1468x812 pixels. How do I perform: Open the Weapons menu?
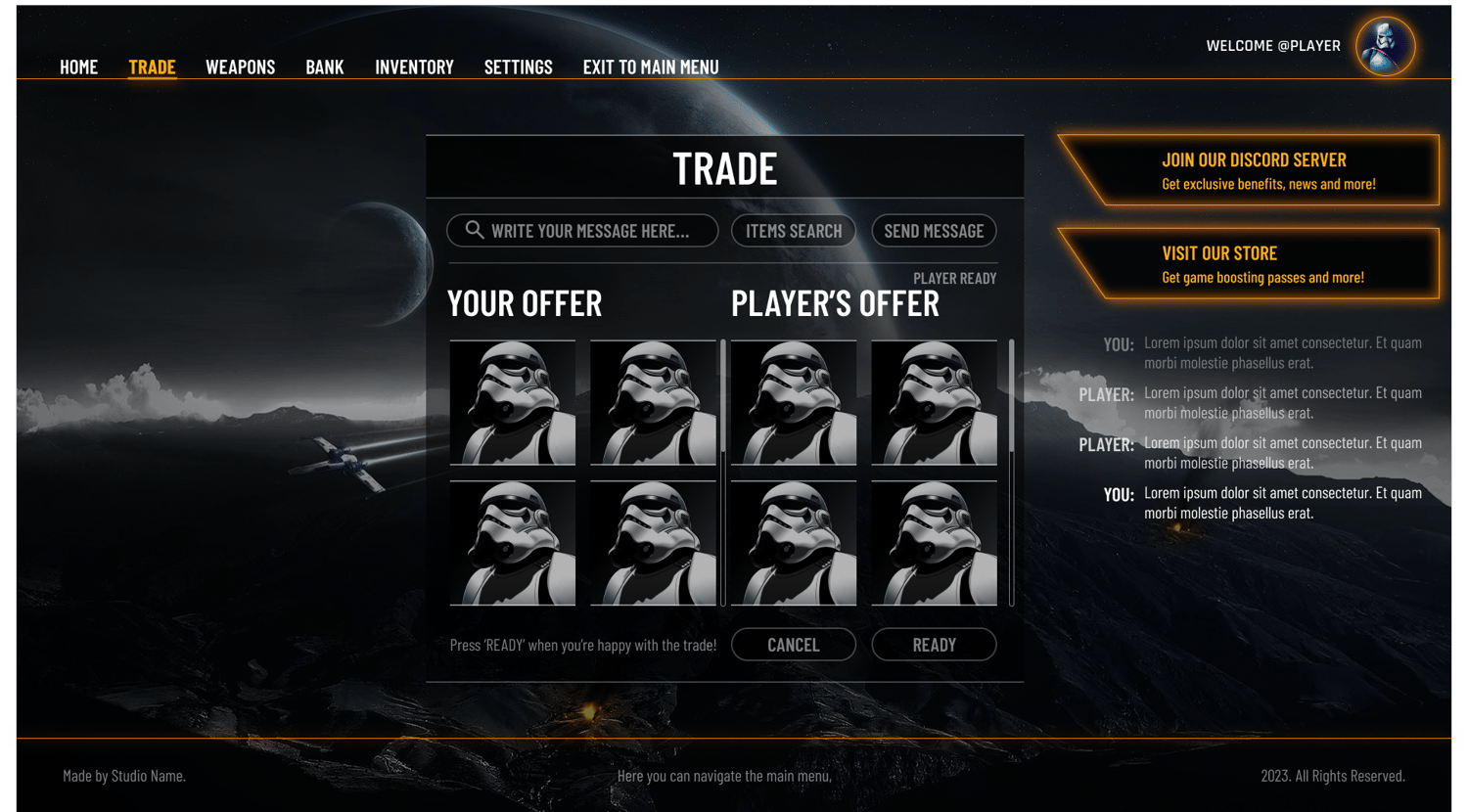[x=240, y=68]
